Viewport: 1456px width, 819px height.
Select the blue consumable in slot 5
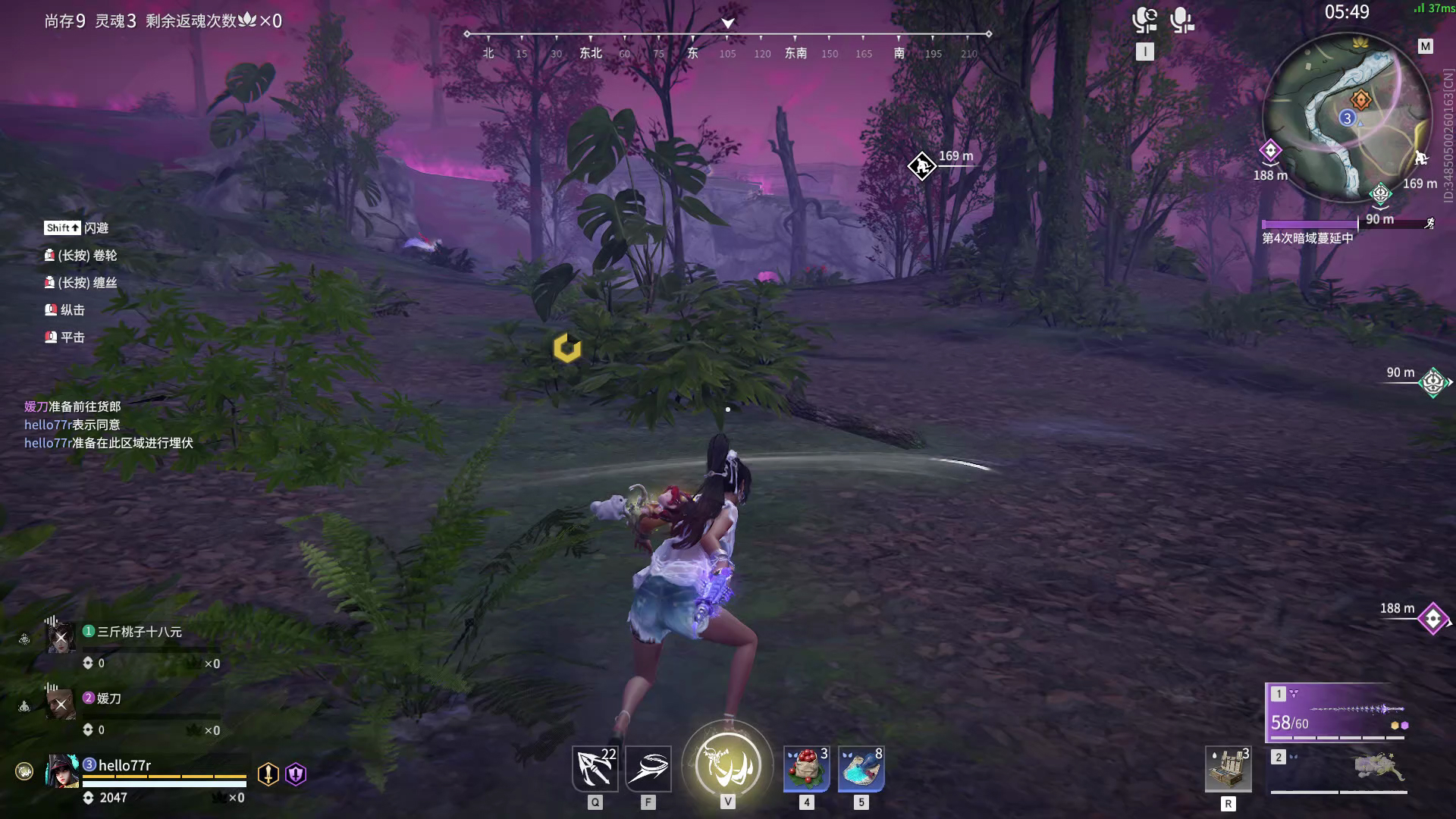pyautogui.click(x=861, y=769)
